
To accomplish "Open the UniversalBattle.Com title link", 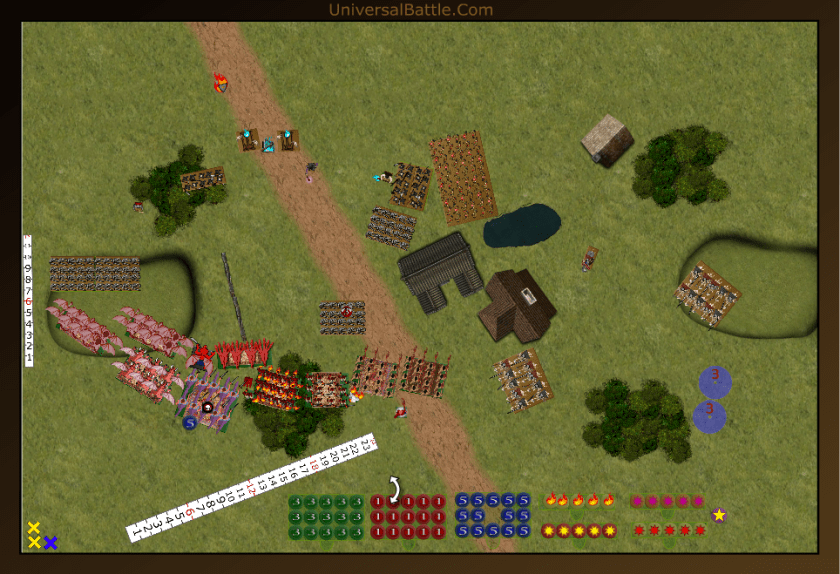I will coord(411,10).
